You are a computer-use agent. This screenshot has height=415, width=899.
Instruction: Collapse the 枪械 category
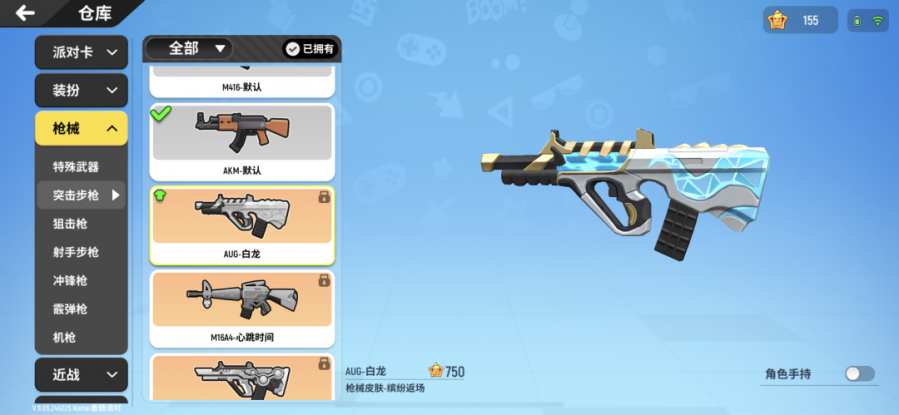coord(81,128)
